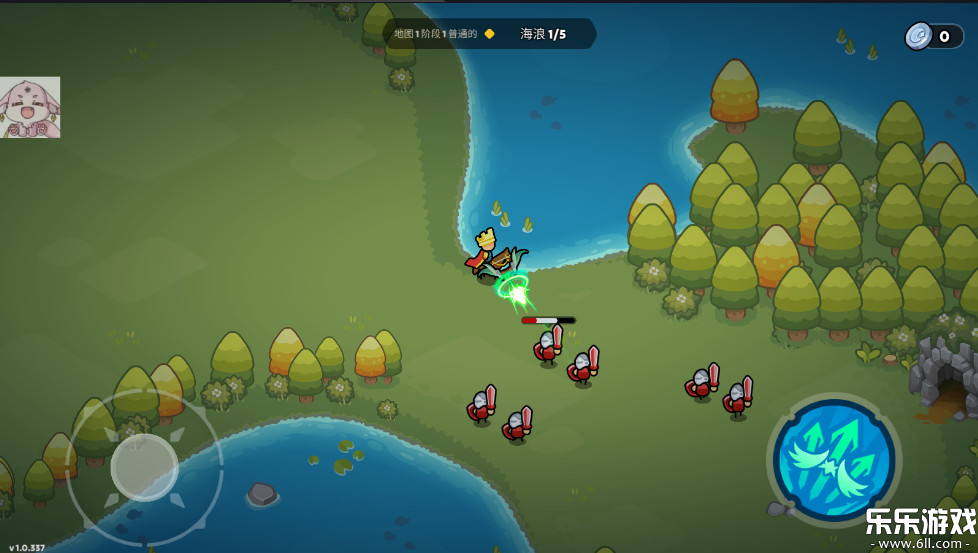This screenshot has width=978, height=553.
Task: Tap the virtual joystick thumb knob
Action: click(x=144, y=466)
